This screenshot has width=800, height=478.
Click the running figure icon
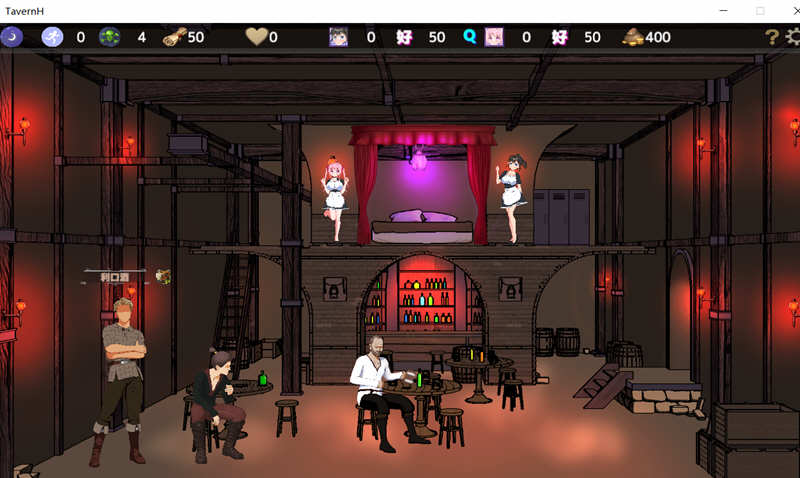coord(52,37)
